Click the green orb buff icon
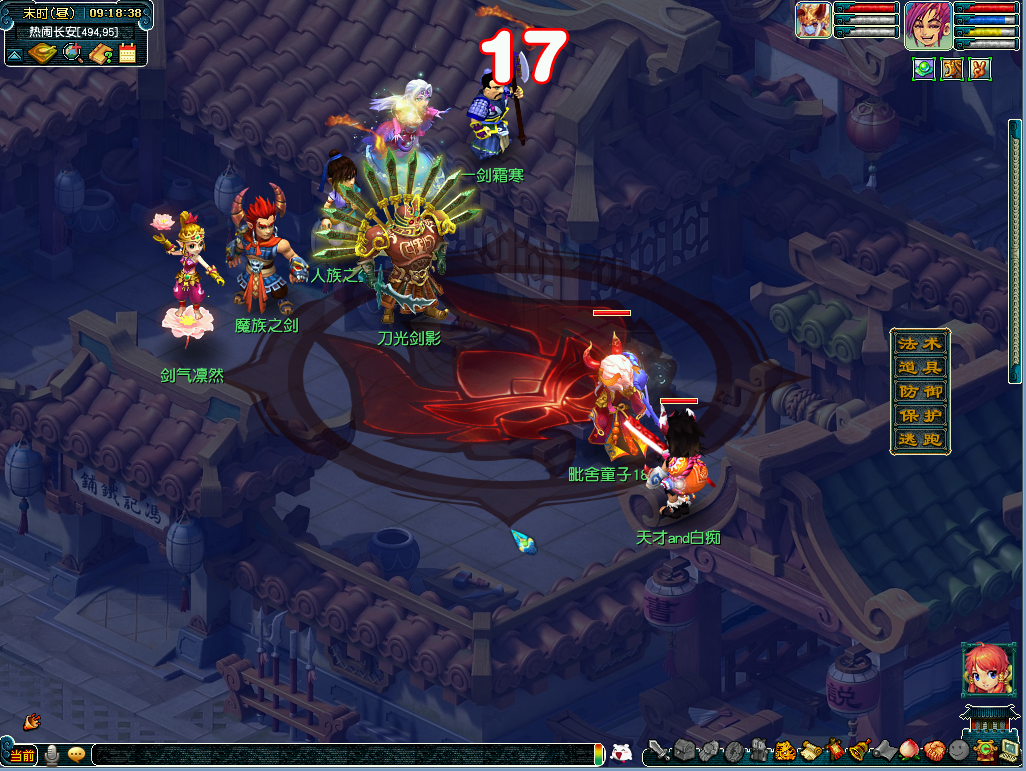1026x771 pixels. (x=924, y=69)
